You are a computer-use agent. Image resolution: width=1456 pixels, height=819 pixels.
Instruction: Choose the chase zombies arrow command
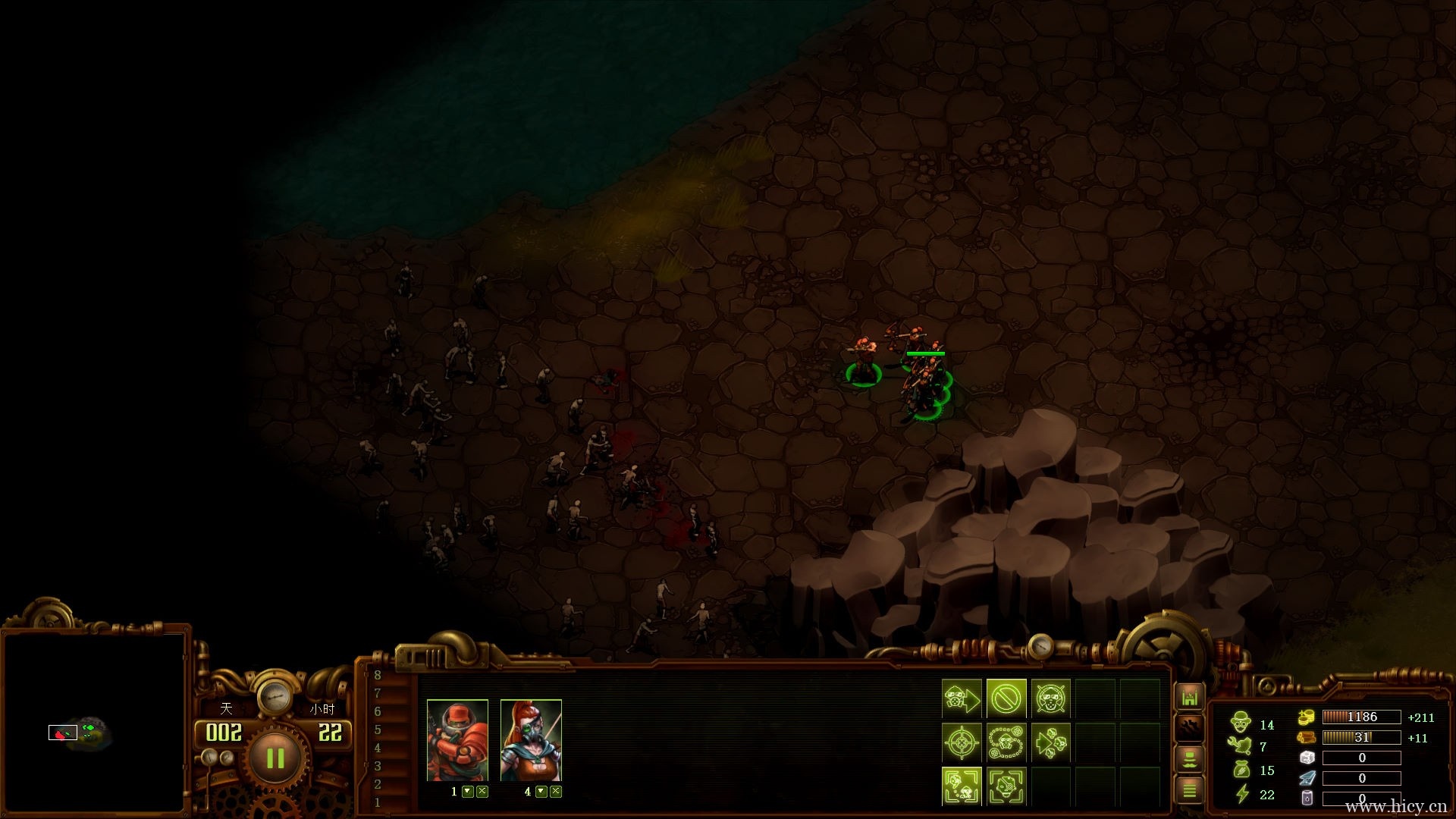[1050, 742]
